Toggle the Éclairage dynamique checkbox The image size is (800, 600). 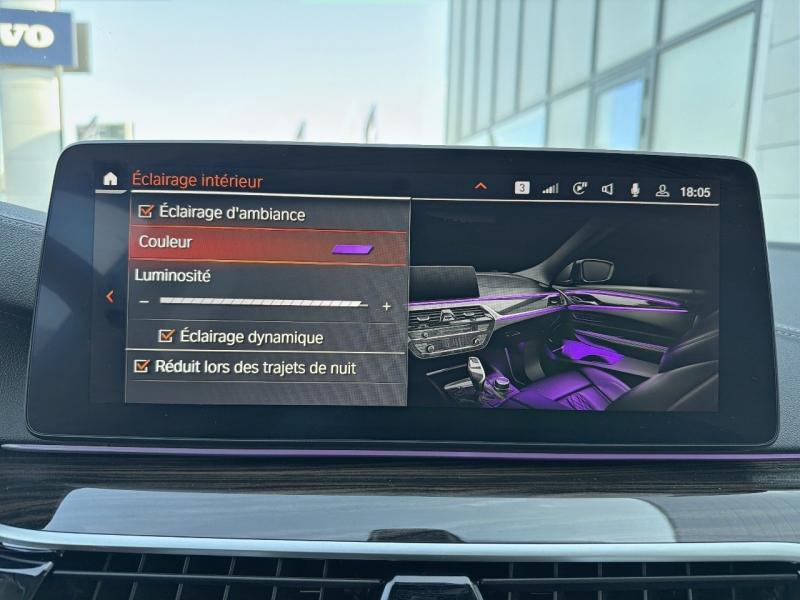(167, 336)
